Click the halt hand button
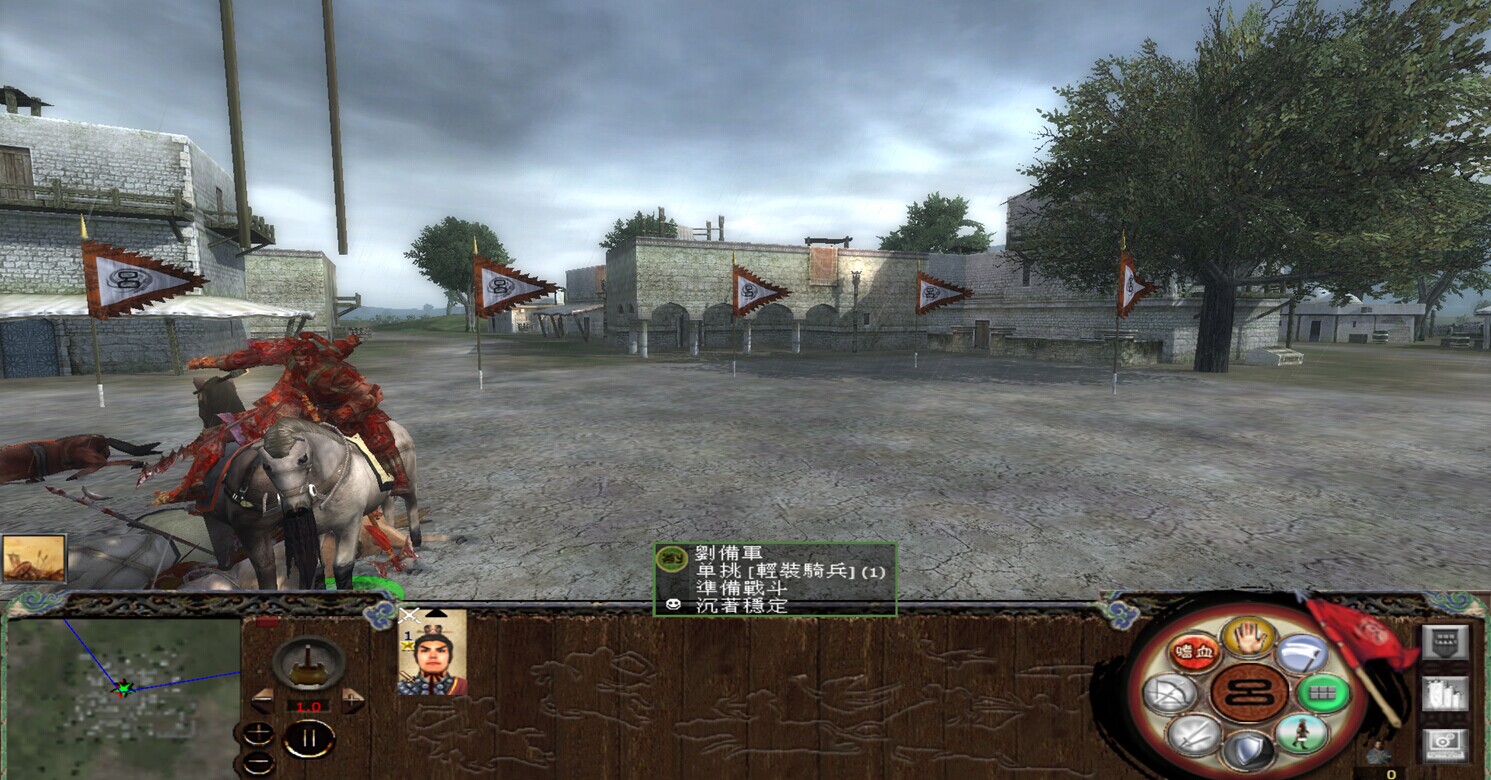1491x780 pixels. (x=1249, y=636)
